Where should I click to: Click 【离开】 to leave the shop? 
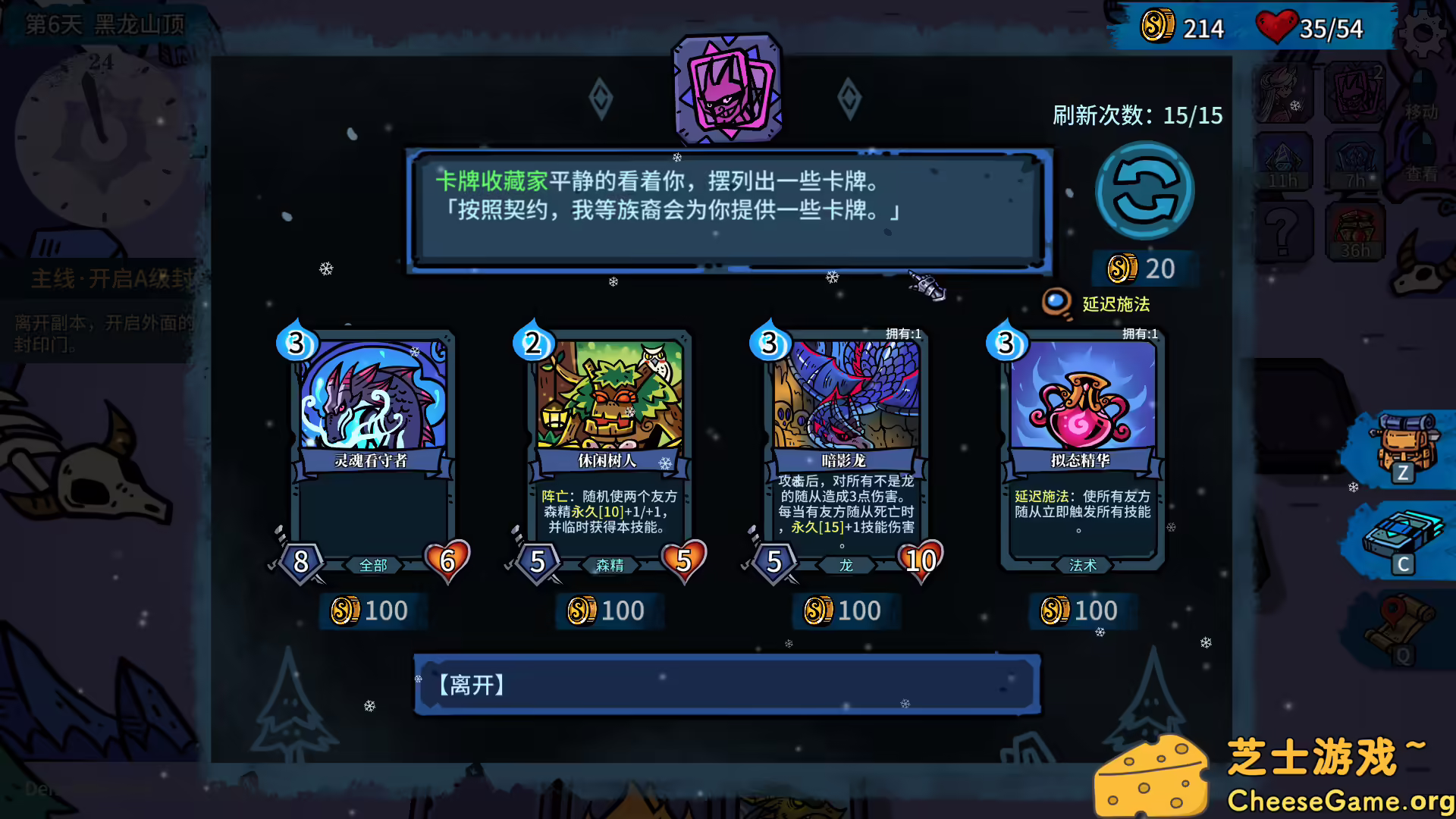(x=726, y=685)
